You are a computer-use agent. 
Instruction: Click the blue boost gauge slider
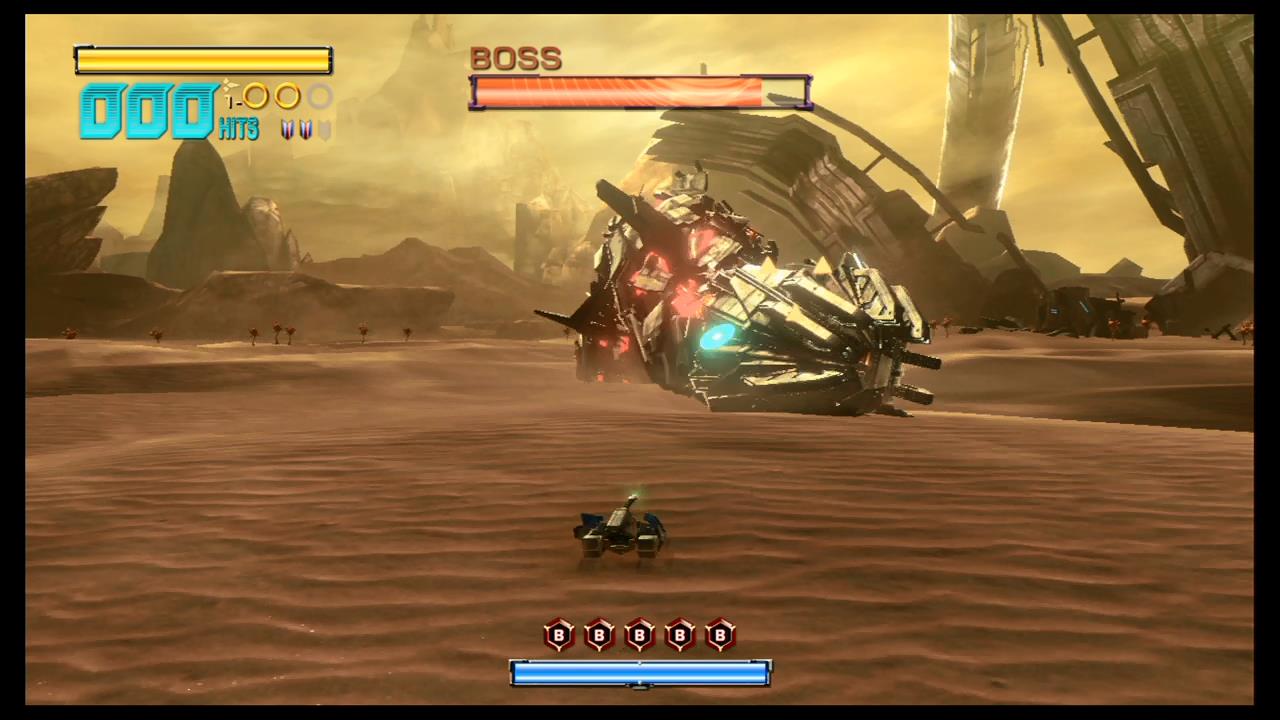640,673
